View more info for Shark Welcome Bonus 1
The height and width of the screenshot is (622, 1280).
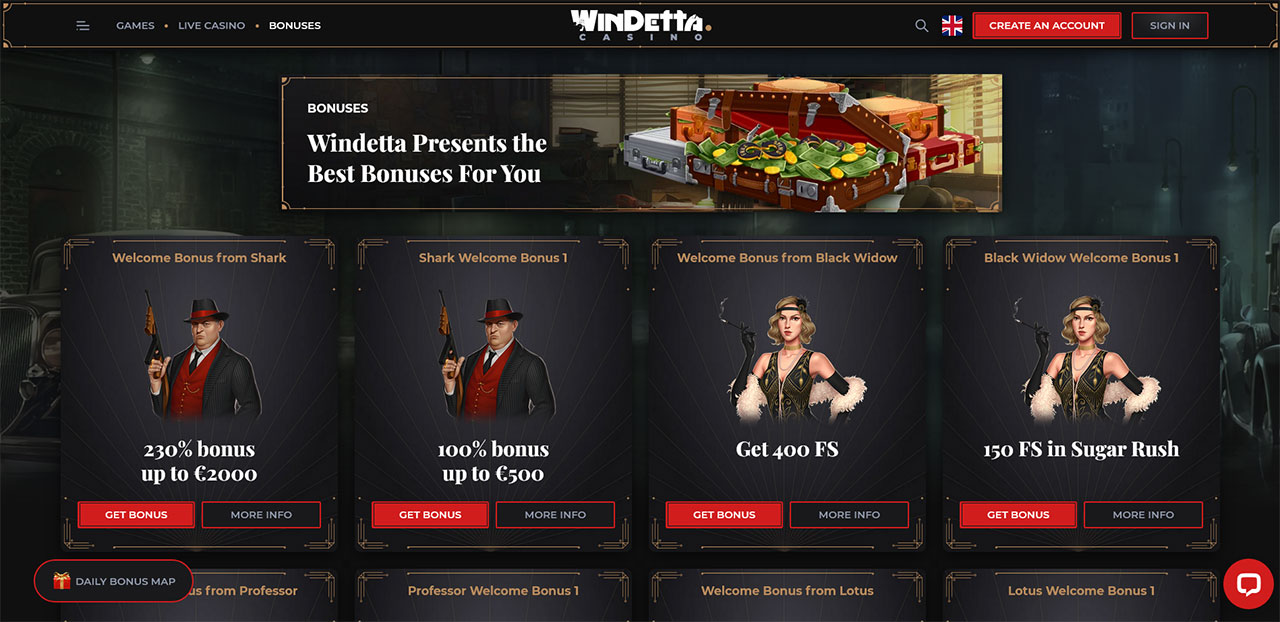pos(555,515)
